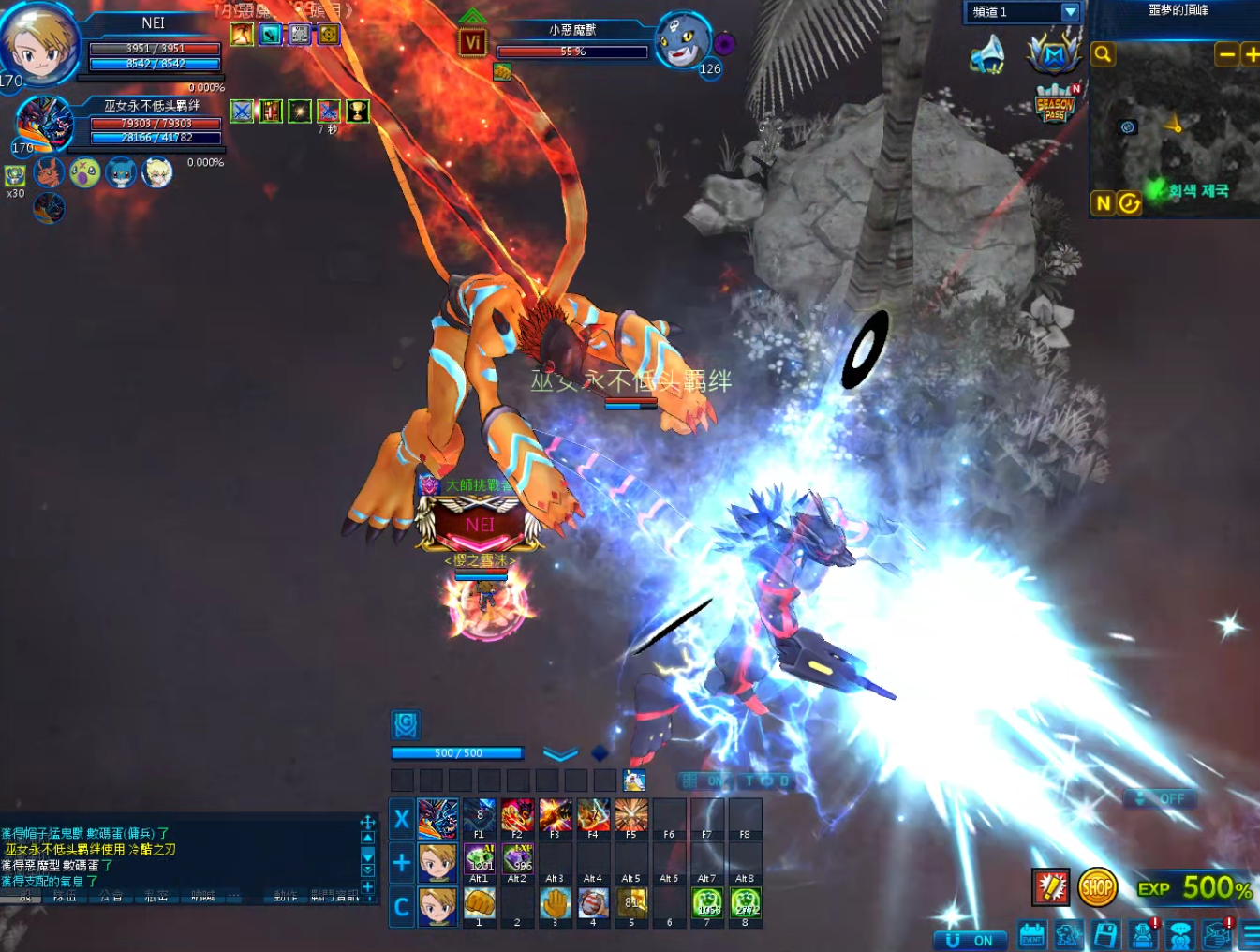Select the NEI tamer portrait
Screen dimensions: 1260x952
point(37,42)
